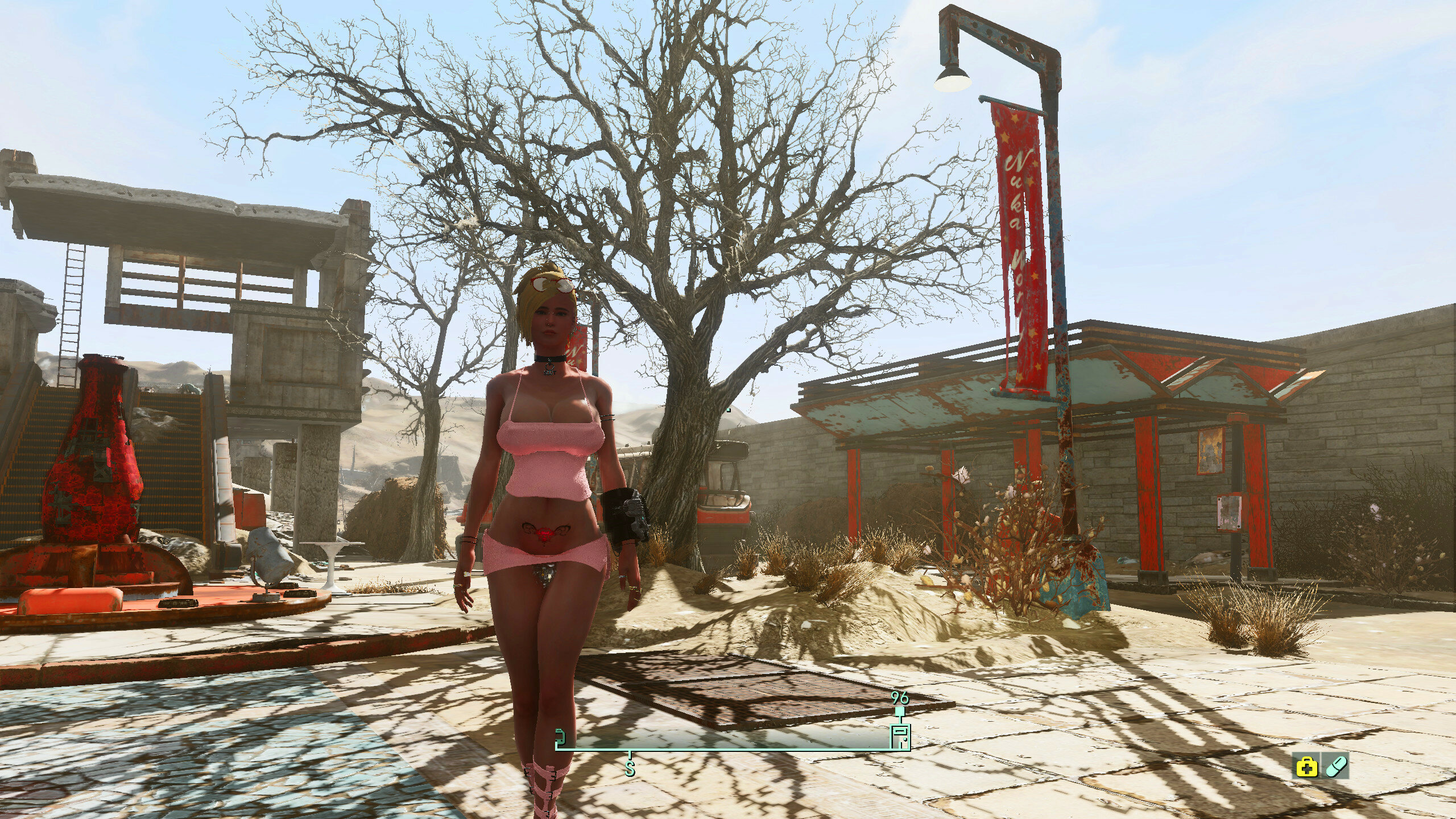Image resolution: width=1456 pixels, height=819 pixels.
Task: Select the teal pill capsule icon
Action: tap(1336, 767)
